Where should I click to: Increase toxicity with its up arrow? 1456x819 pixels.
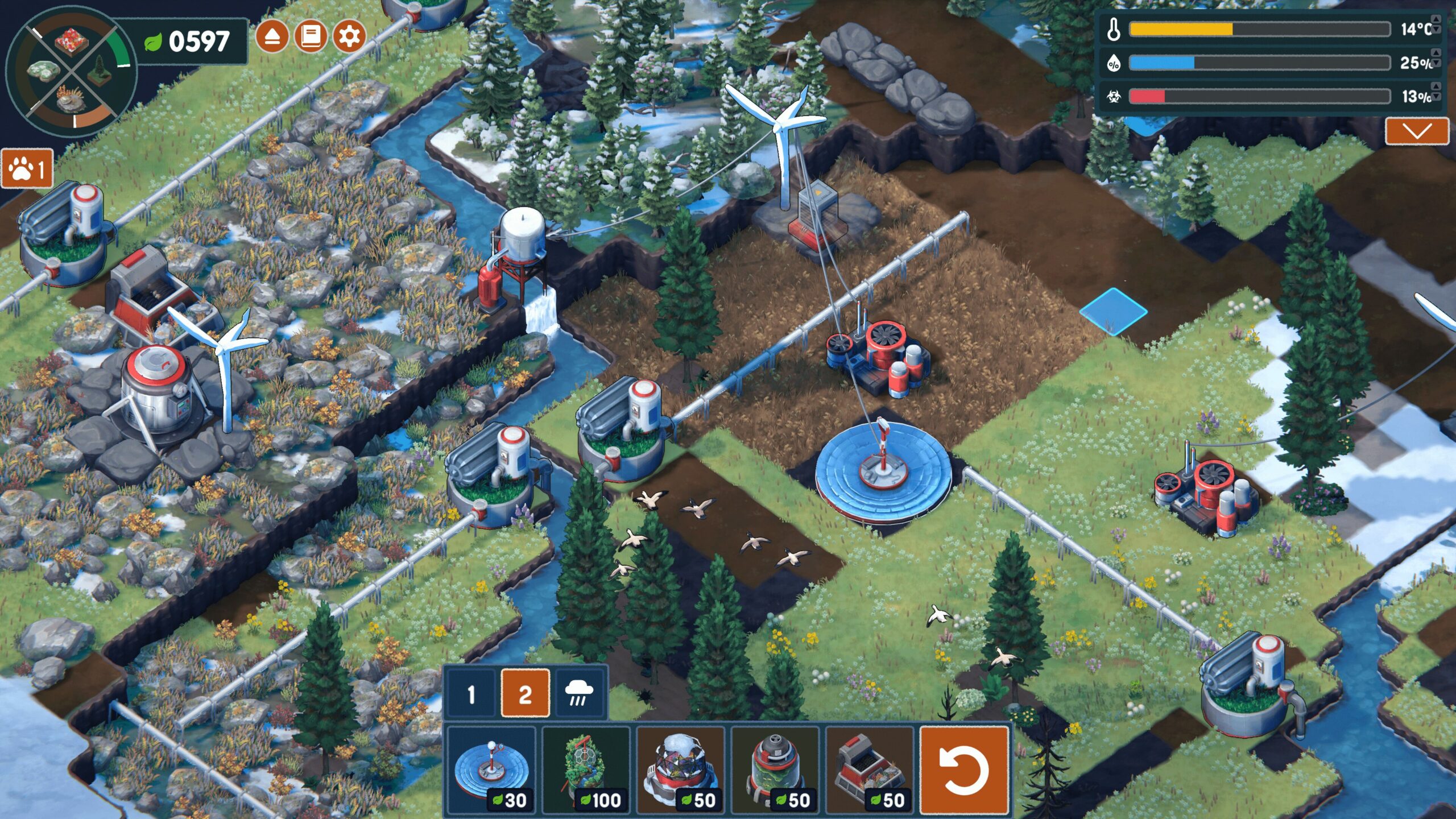1437,86
